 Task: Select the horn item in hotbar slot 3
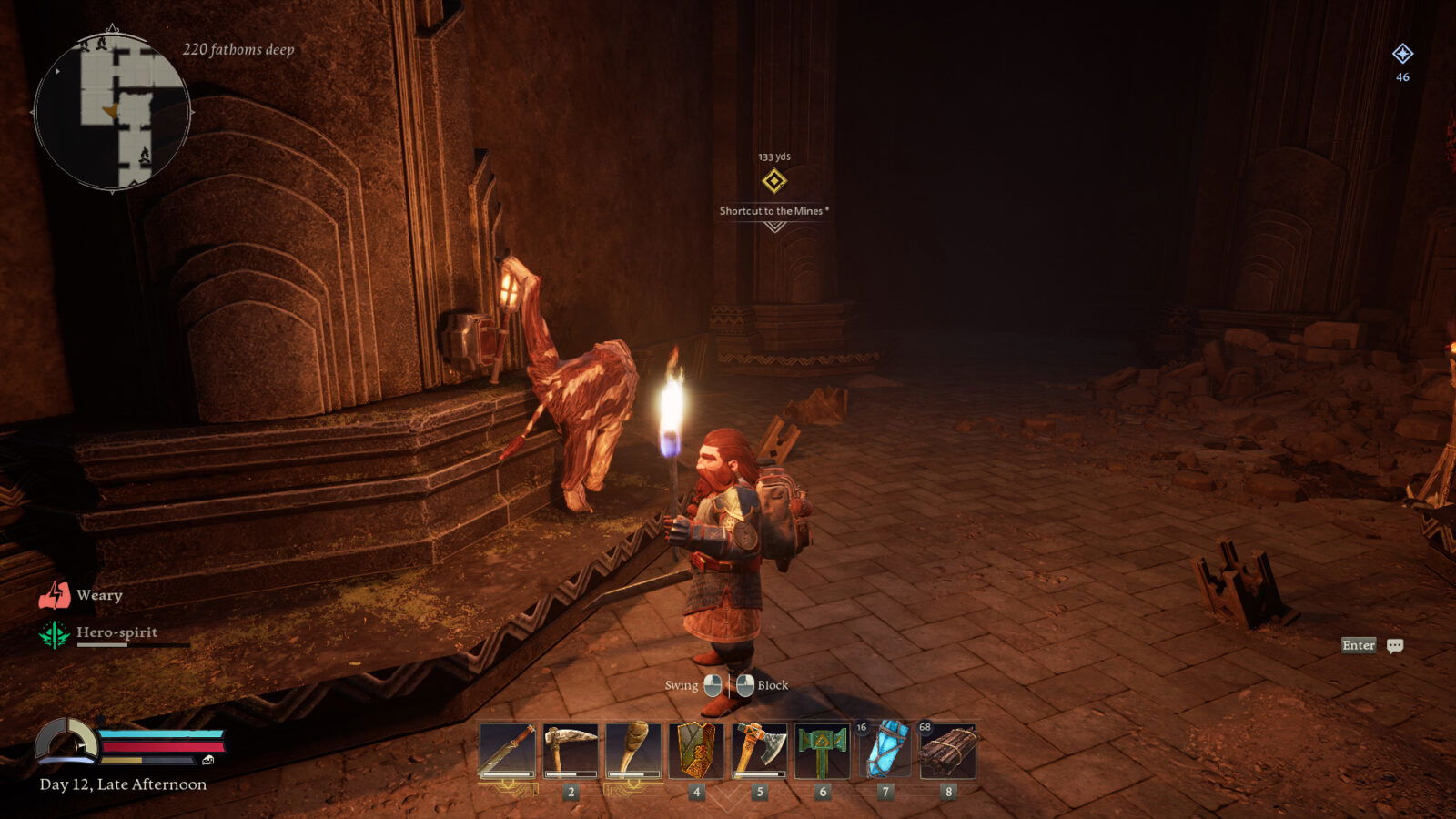click(635, 752)
